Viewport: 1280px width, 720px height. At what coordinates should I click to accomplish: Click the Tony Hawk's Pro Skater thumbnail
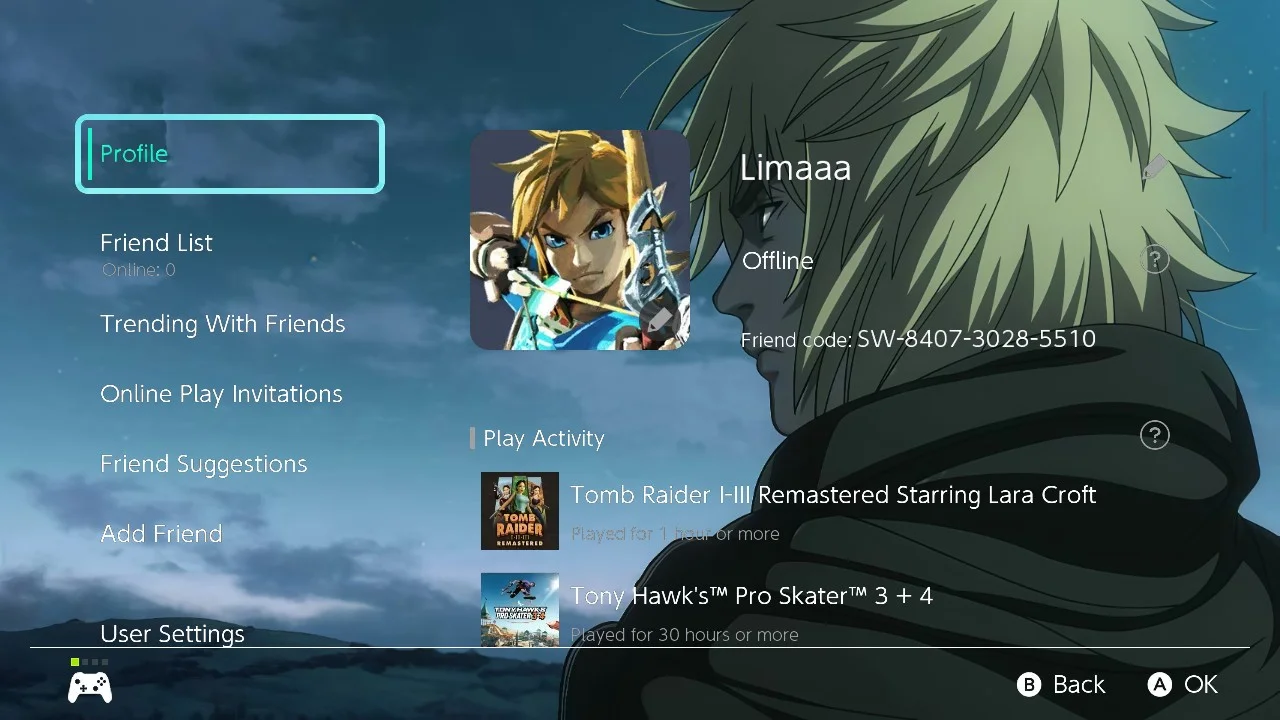point(519,609)
